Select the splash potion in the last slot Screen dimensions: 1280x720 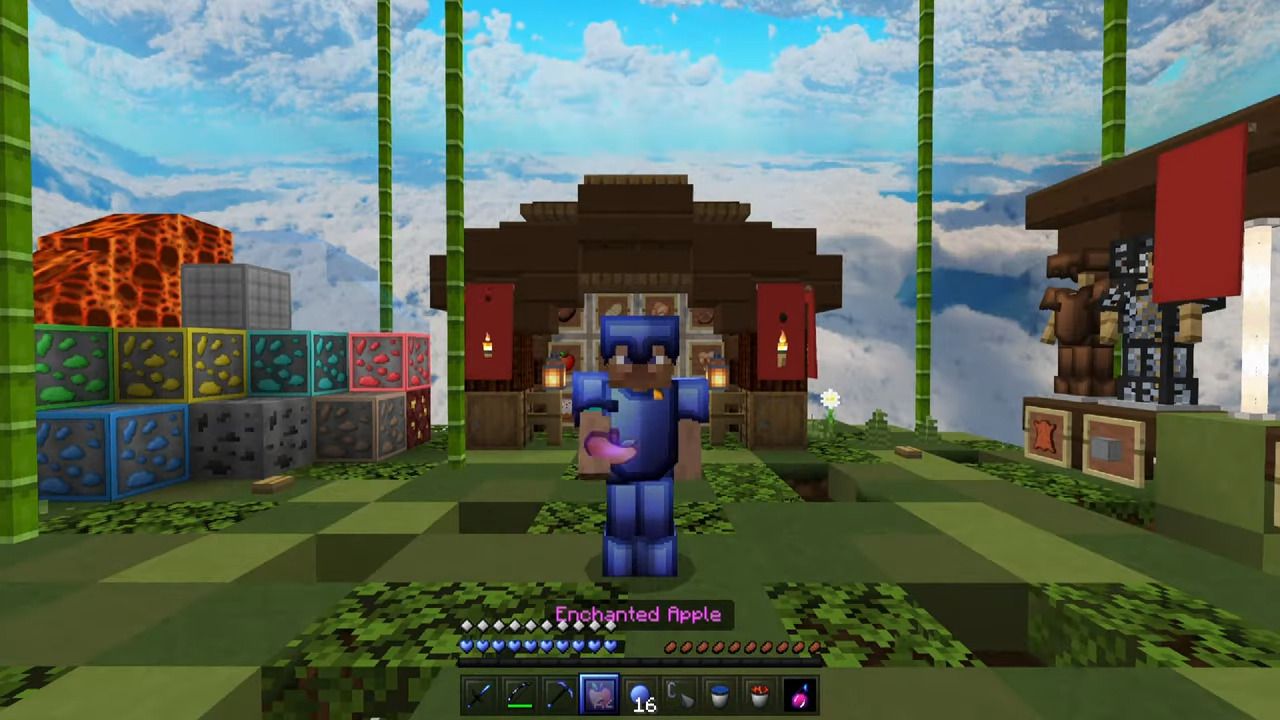pyautogui.click(x=800, y=695)
